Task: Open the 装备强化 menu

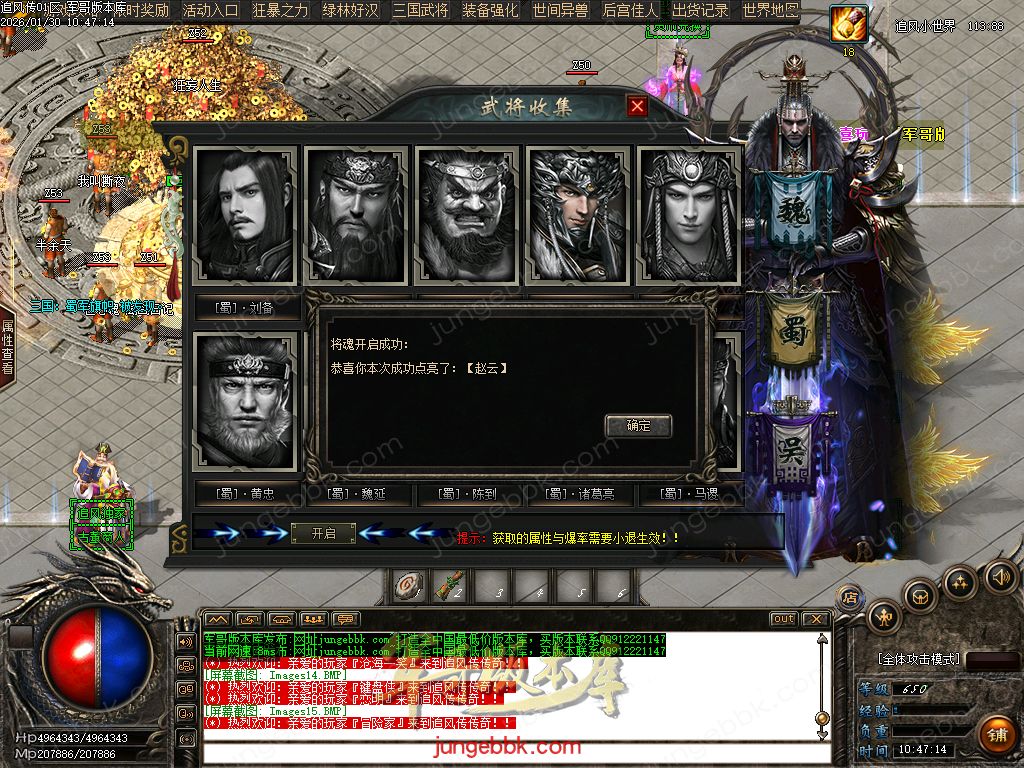Action: pos(491,11)
